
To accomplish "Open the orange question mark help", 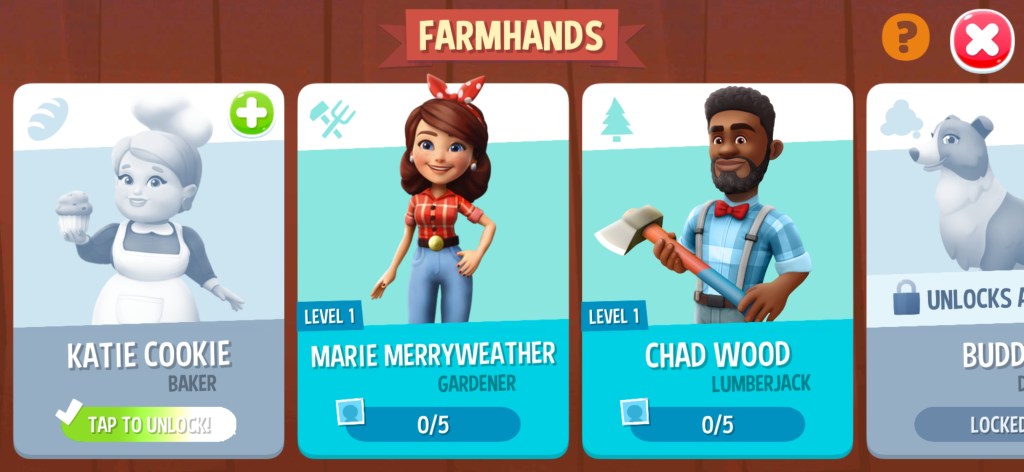I will [905, 39].
